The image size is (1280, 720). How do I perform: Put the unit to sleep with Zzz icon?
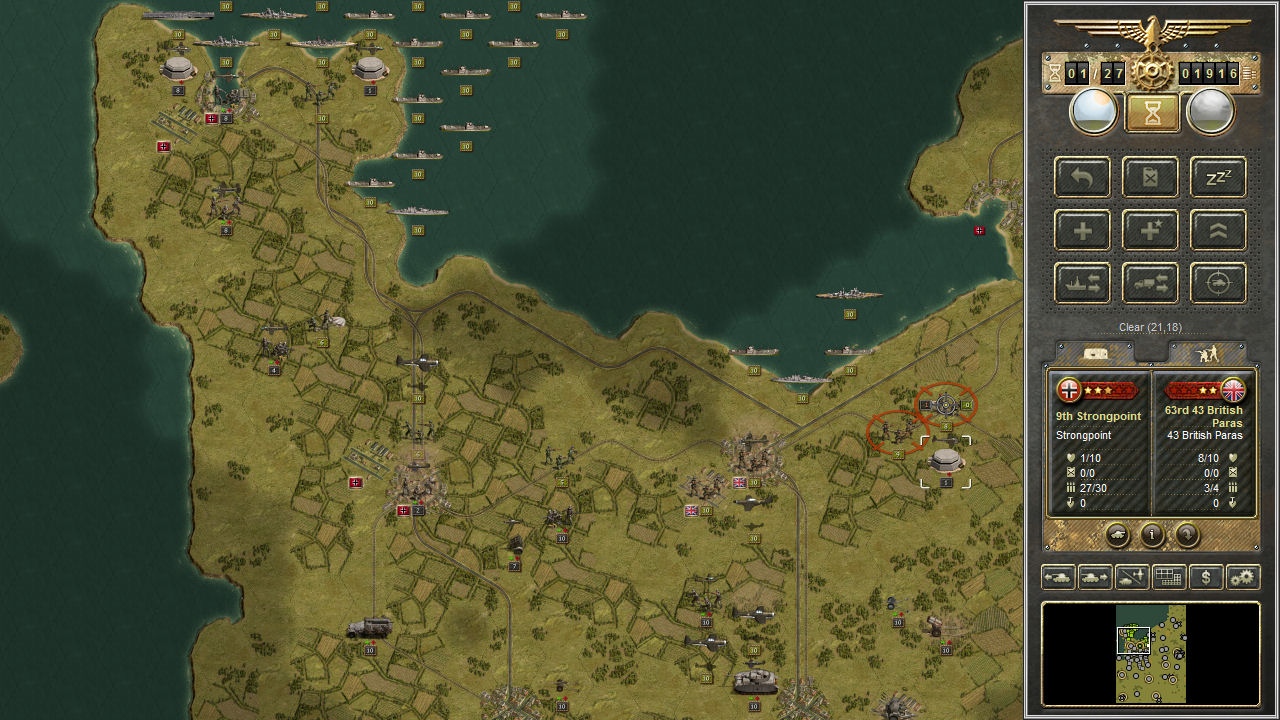(1217, 177)
